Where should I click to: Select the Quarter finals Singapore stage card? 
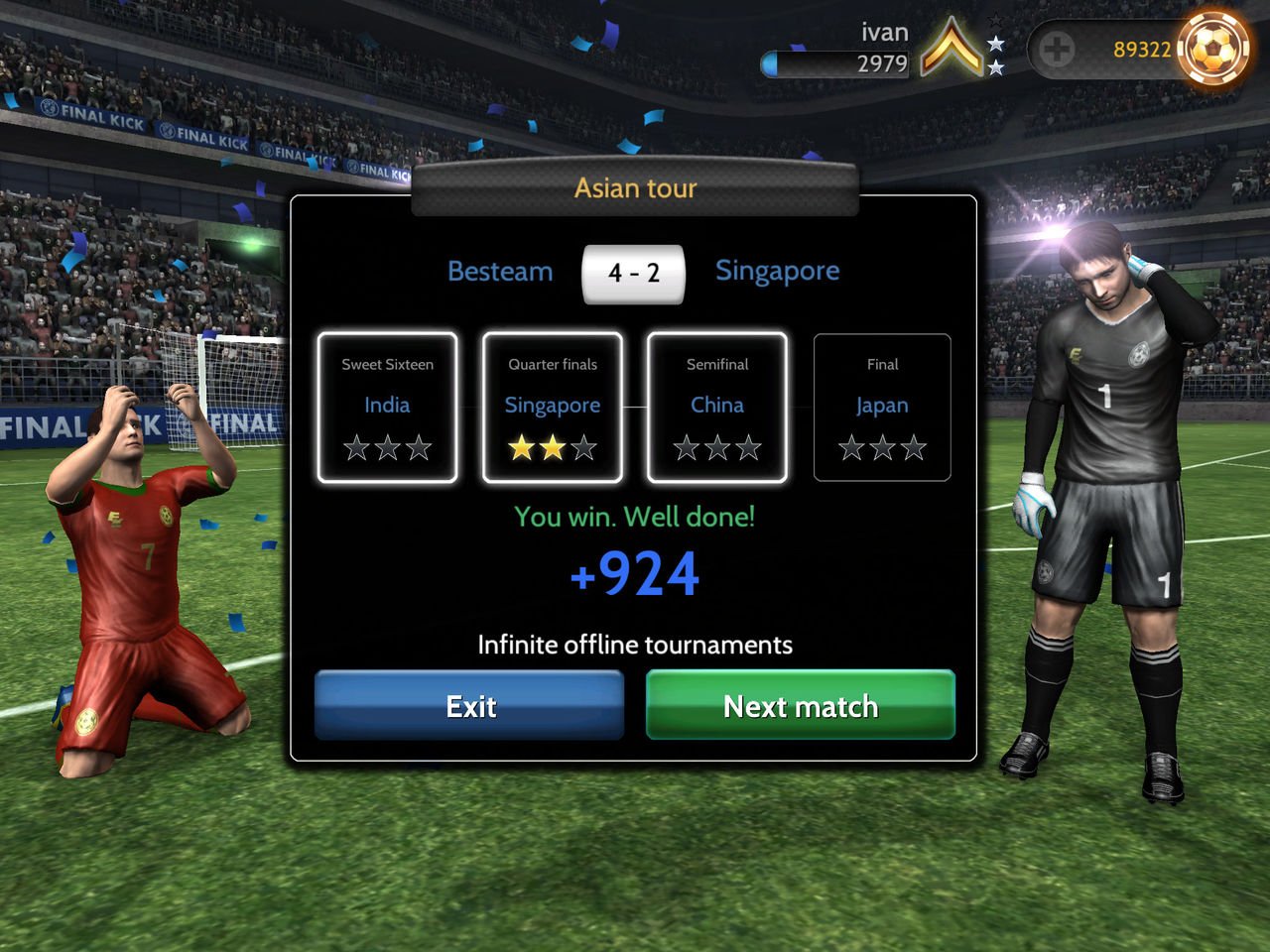point(552,407)
